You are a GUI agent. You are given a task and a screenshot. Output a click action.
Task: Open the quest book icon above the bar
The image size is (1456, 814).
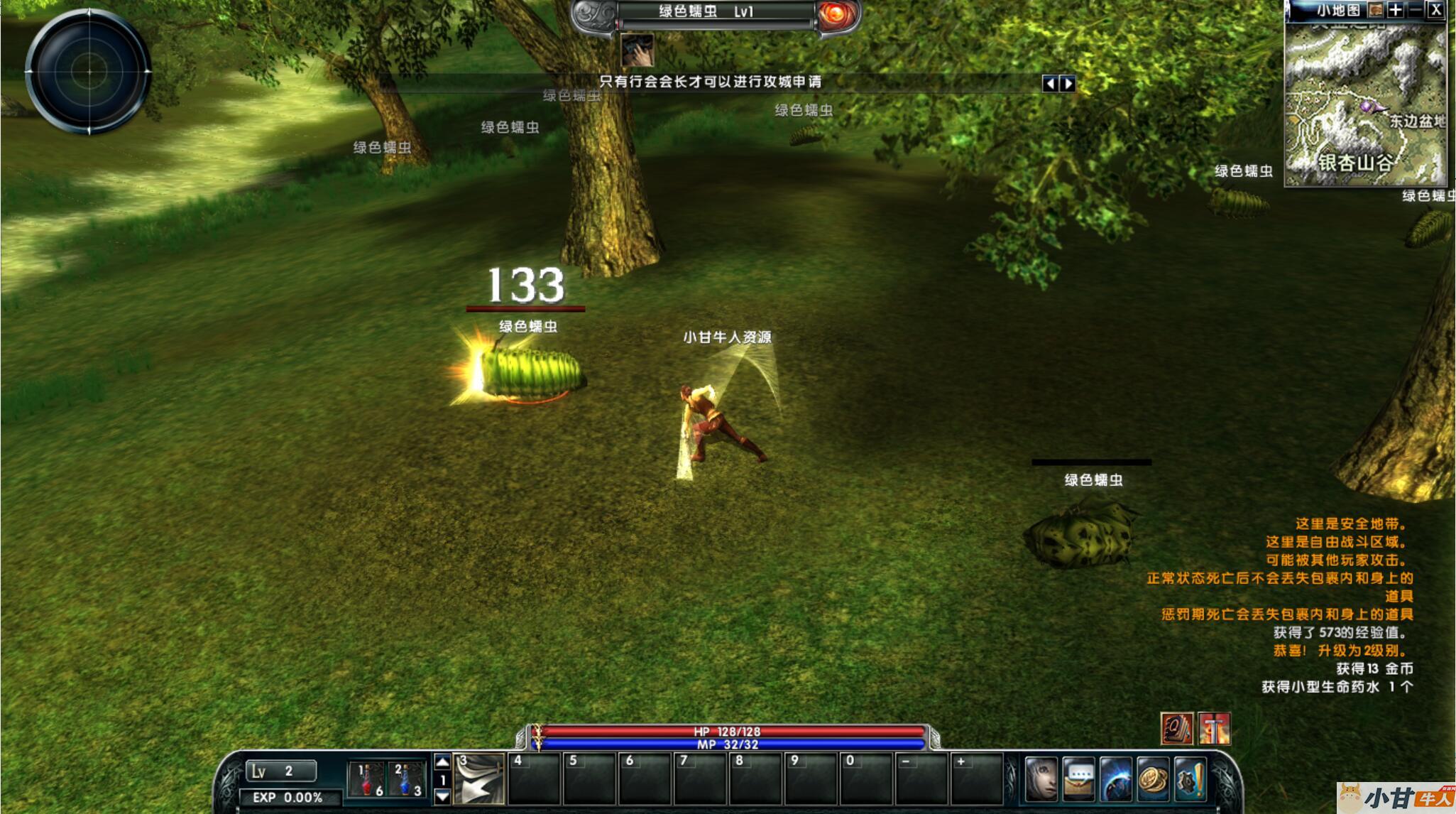(x=1176, y=729)
